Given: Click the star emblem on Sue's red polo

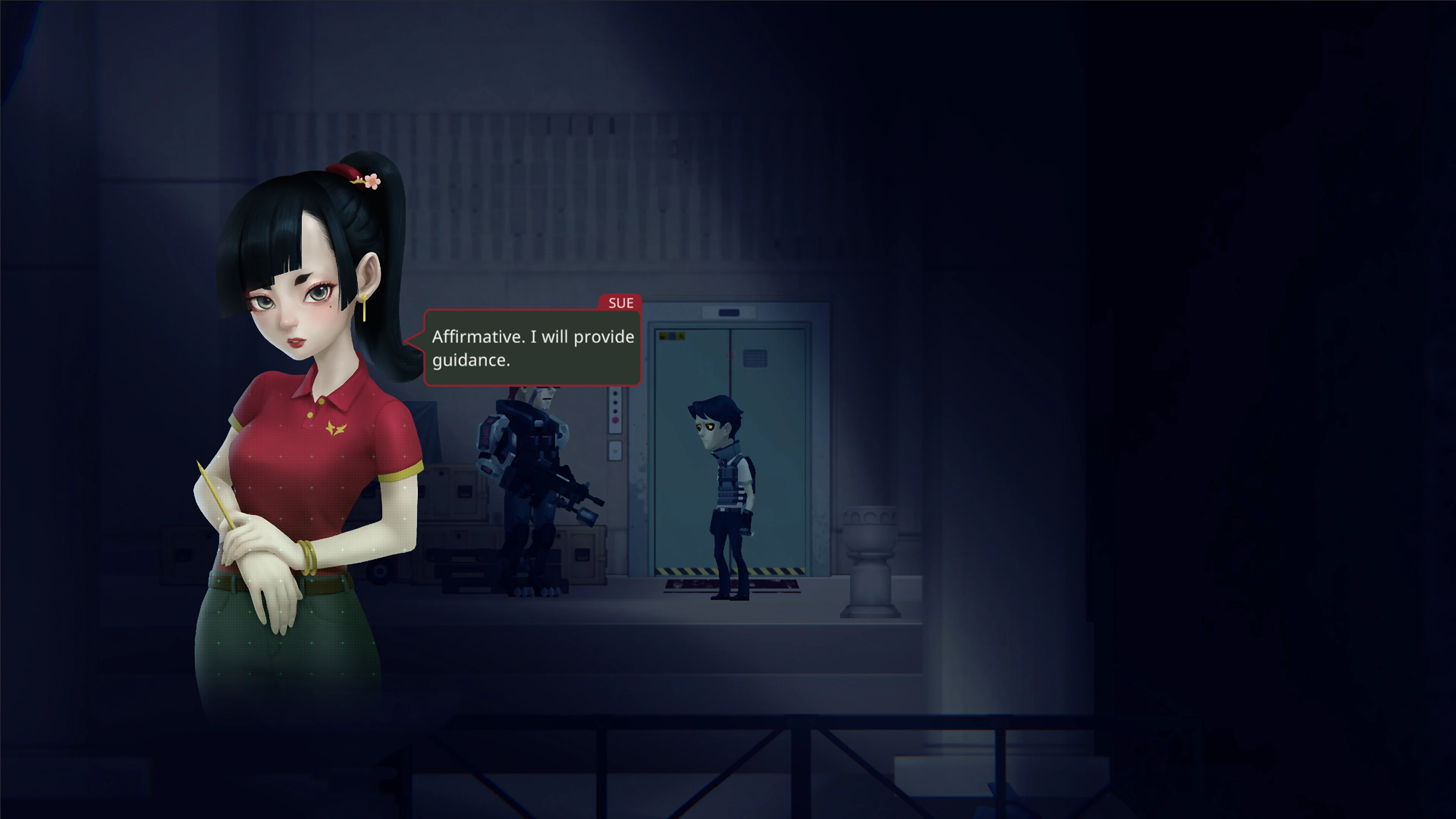Looking at the screenshot, I should tap(336, 428).
